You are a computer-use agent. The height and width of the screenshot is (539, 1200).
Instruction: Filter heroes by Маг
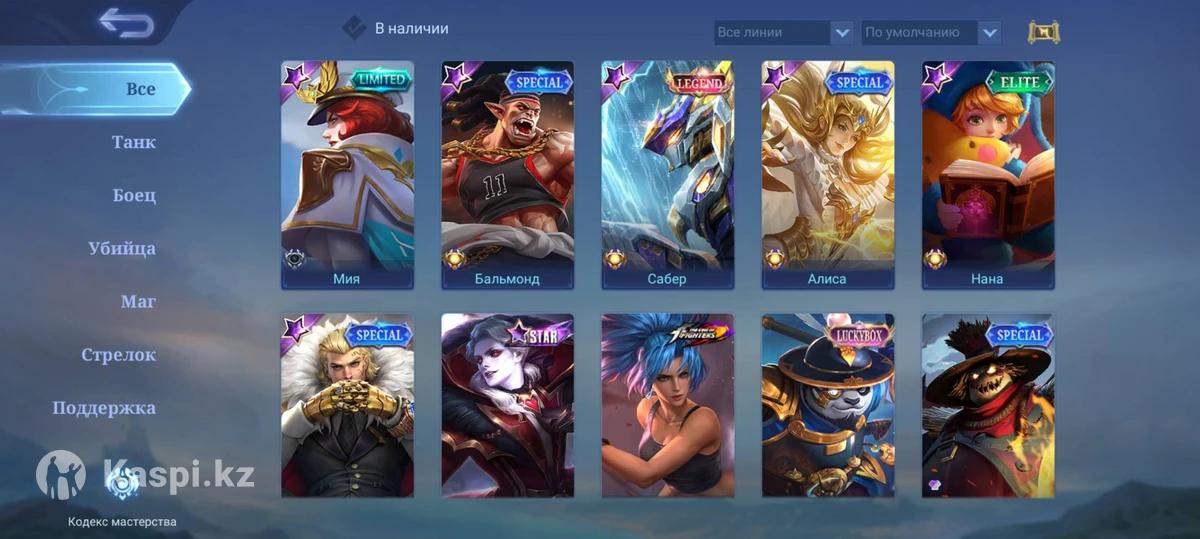(x=138, y=301)
